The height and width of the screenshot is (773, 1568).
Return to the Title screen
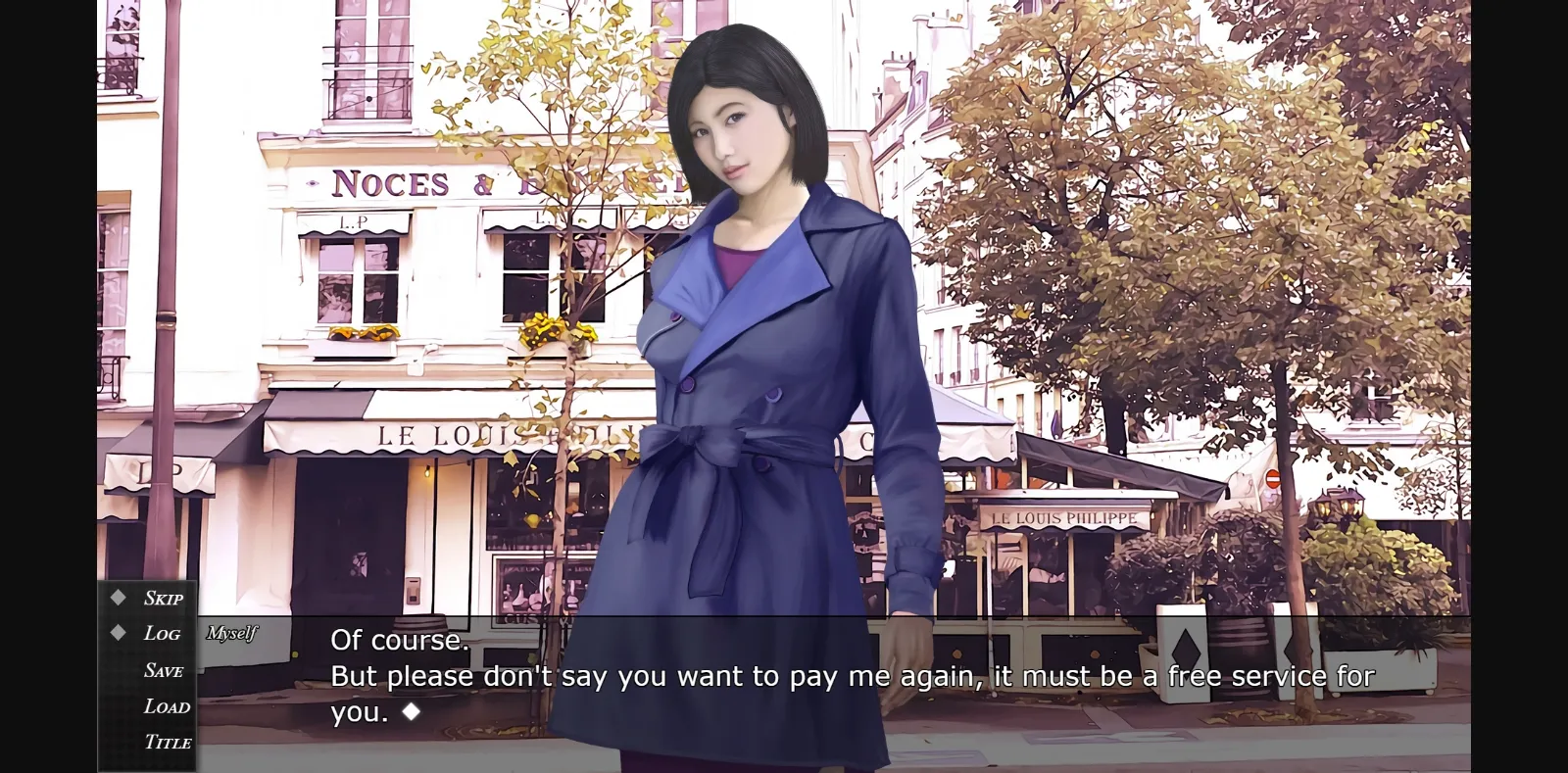click(168, 742)
